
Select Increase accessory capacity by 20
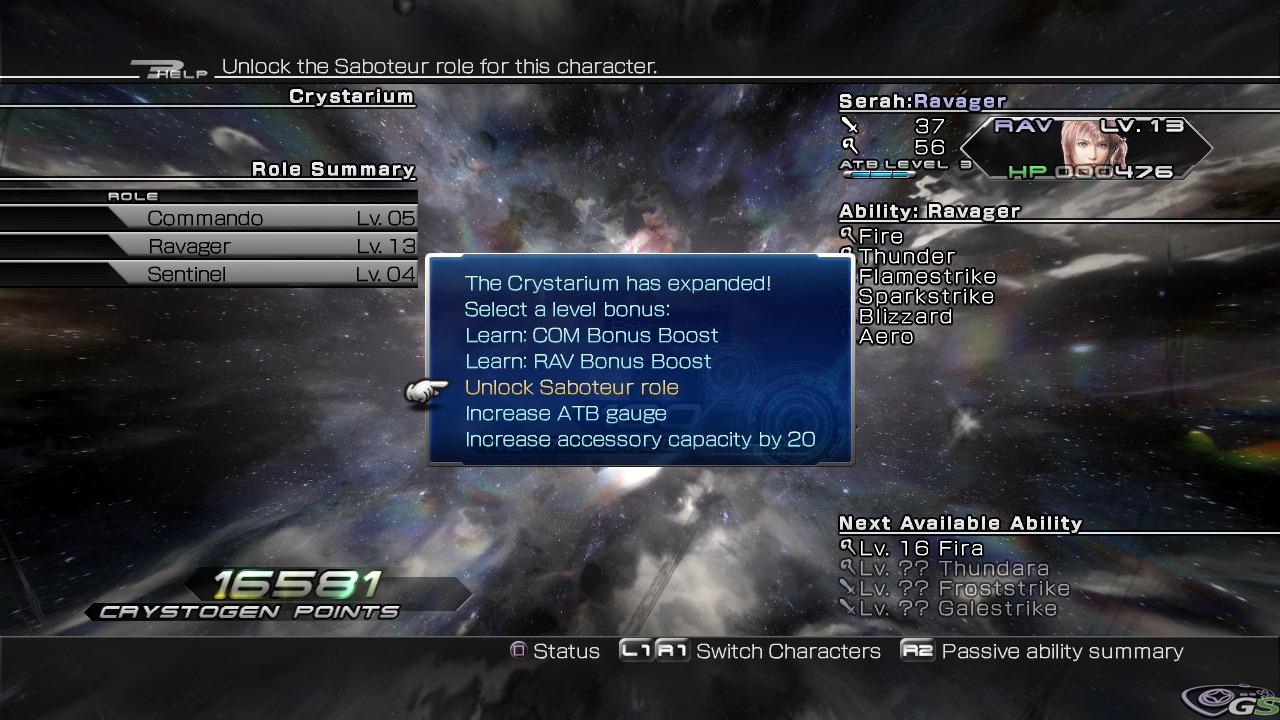(639, 440)
